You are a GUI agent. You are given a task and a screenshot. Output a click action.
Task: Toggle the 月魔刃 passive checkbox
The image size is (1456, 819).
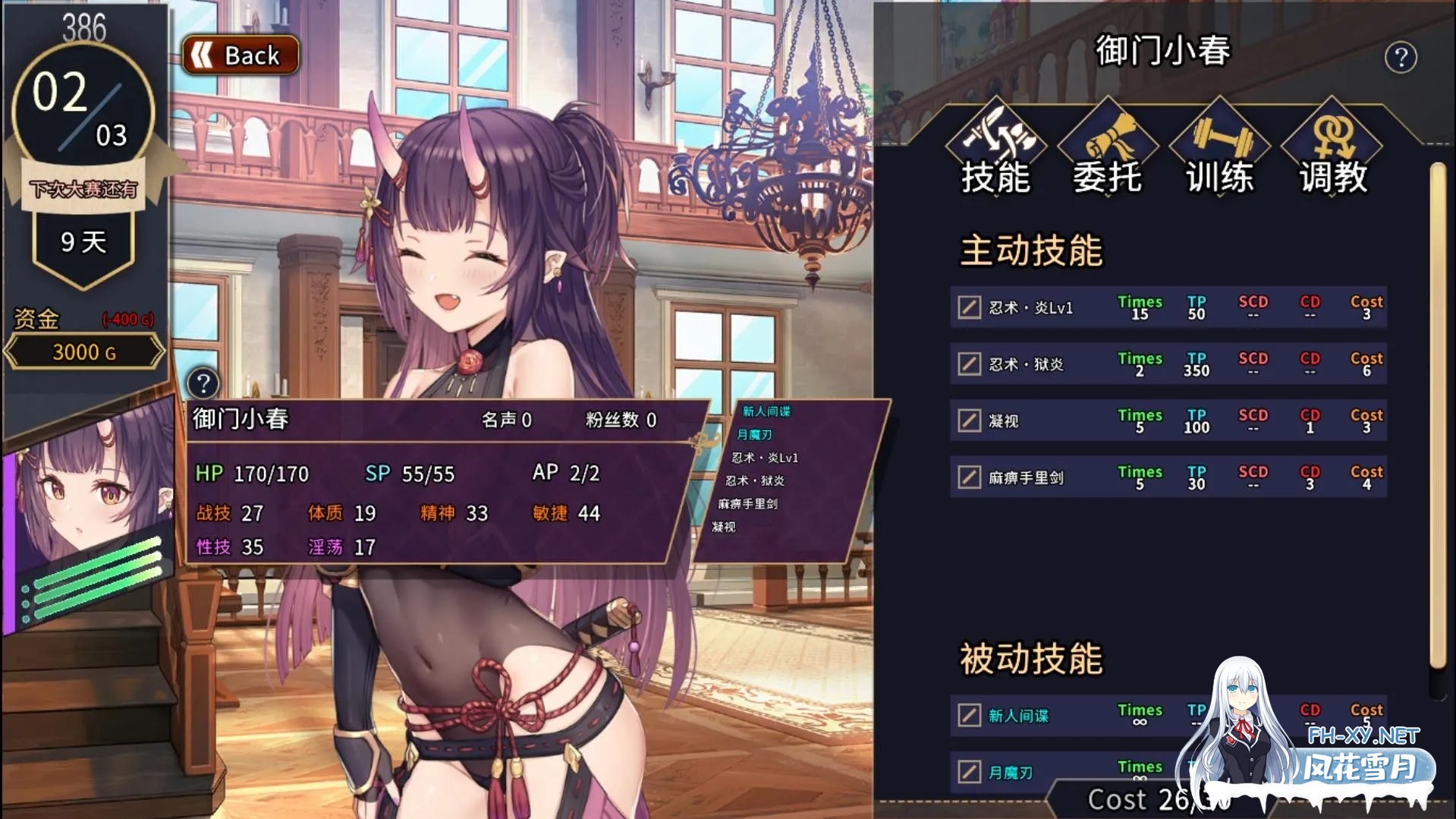pos(969,772)
